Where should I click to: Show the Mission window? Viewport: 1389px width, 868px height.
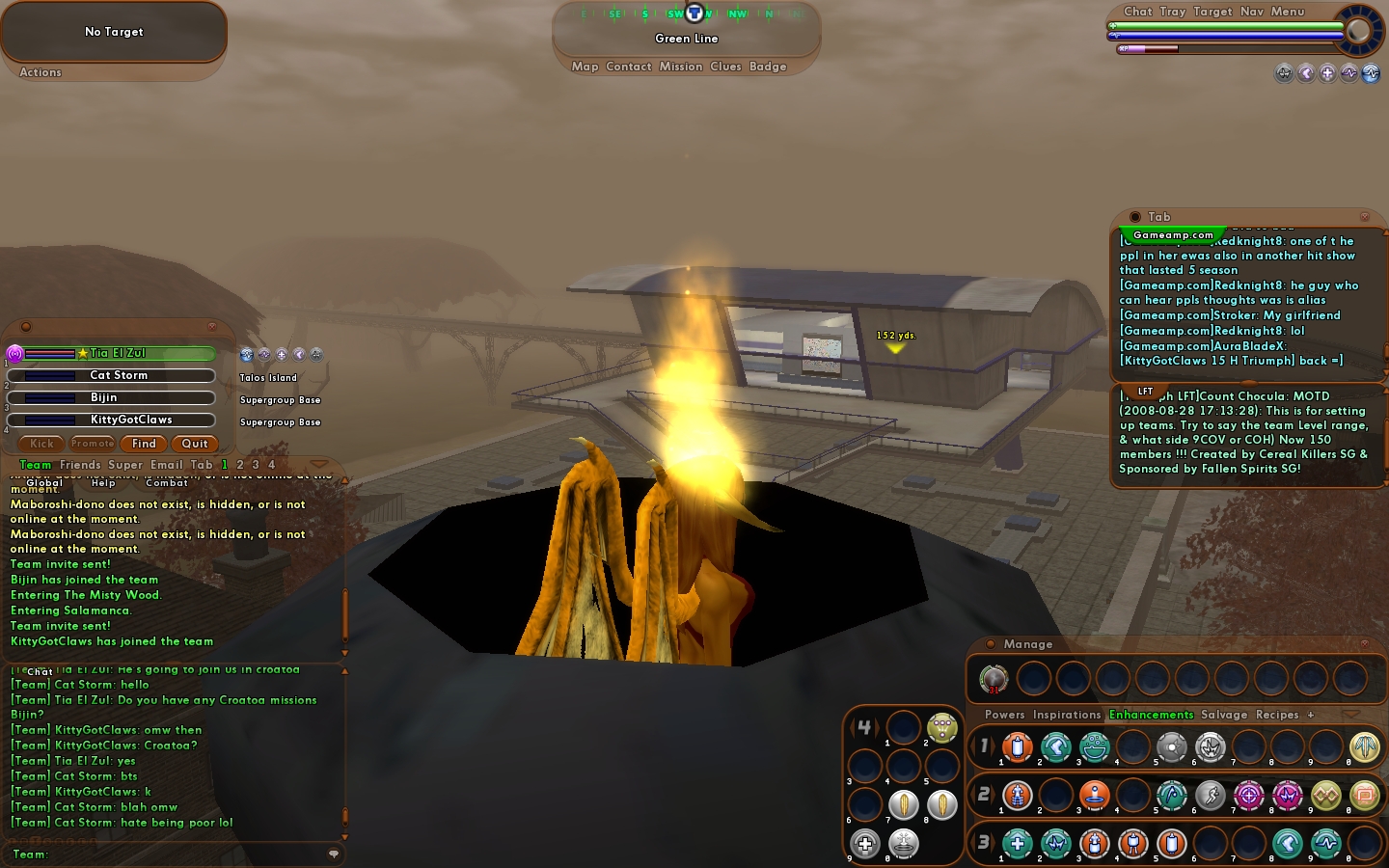pyautogui.click(x=681, y=67)
